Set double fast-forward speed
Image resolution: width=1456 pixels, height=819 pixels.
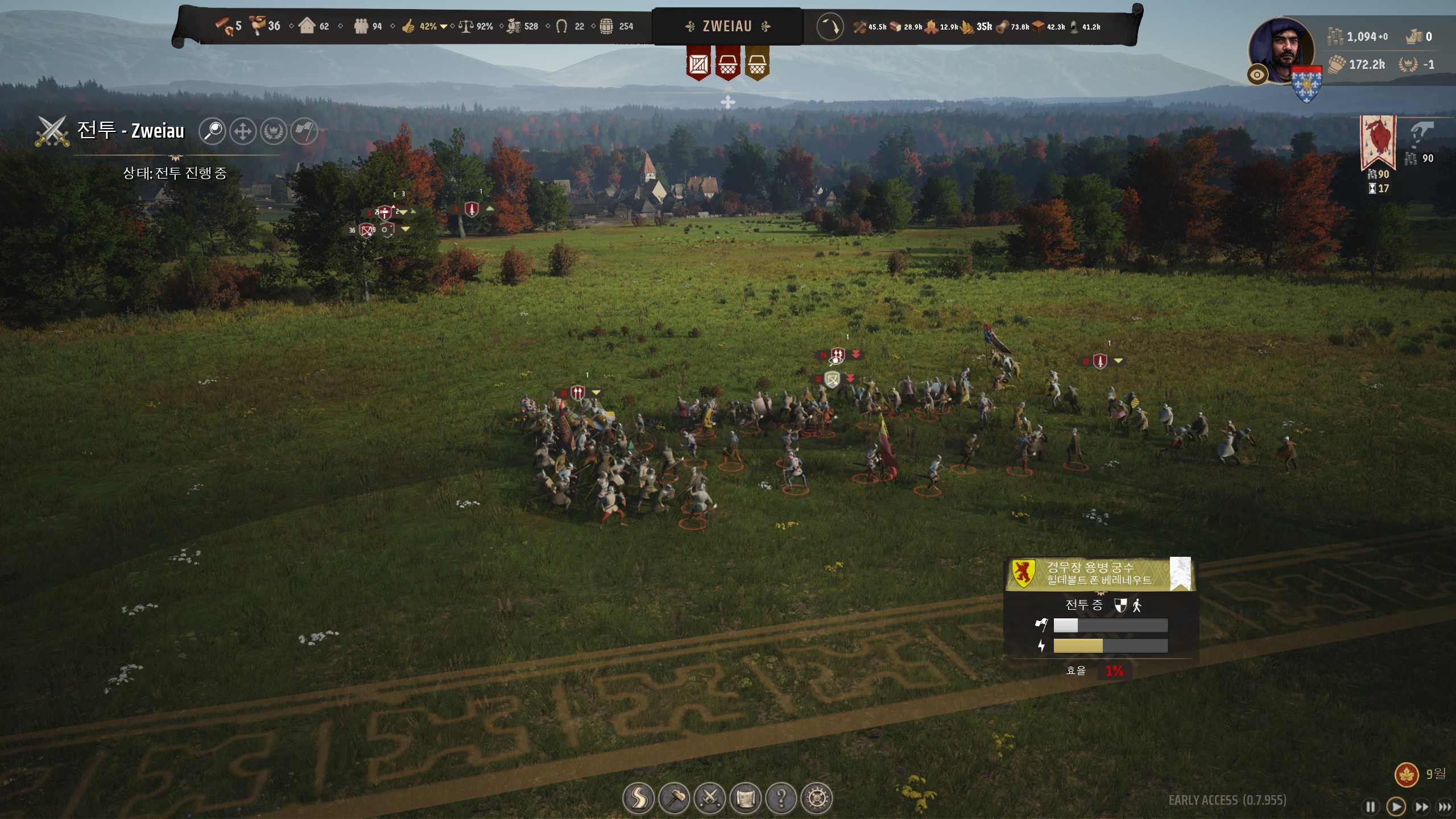click(1421, 806)
